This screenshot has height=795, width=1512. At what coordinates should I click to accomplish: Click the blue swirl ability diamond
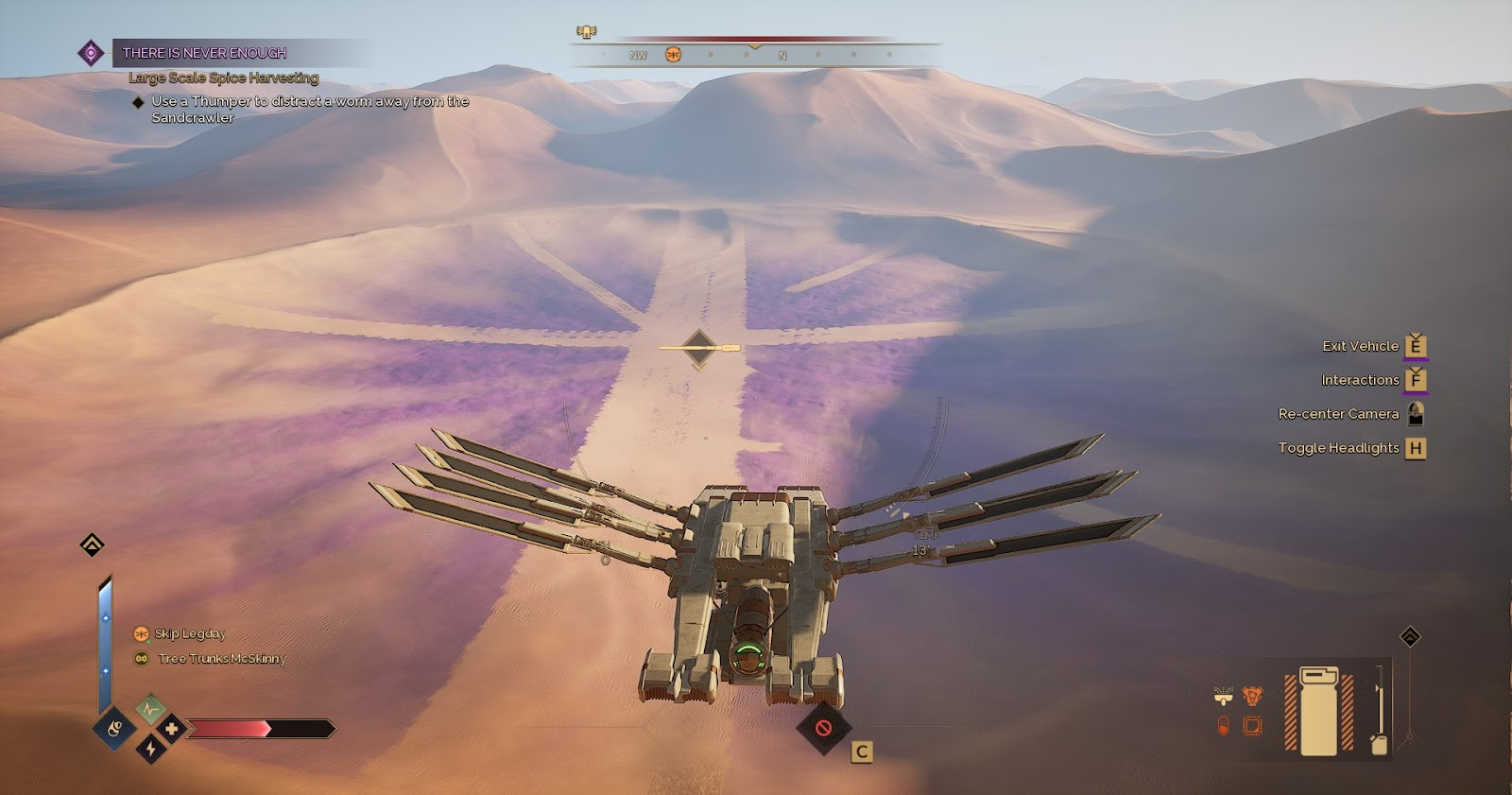click(x=114, y=728)
